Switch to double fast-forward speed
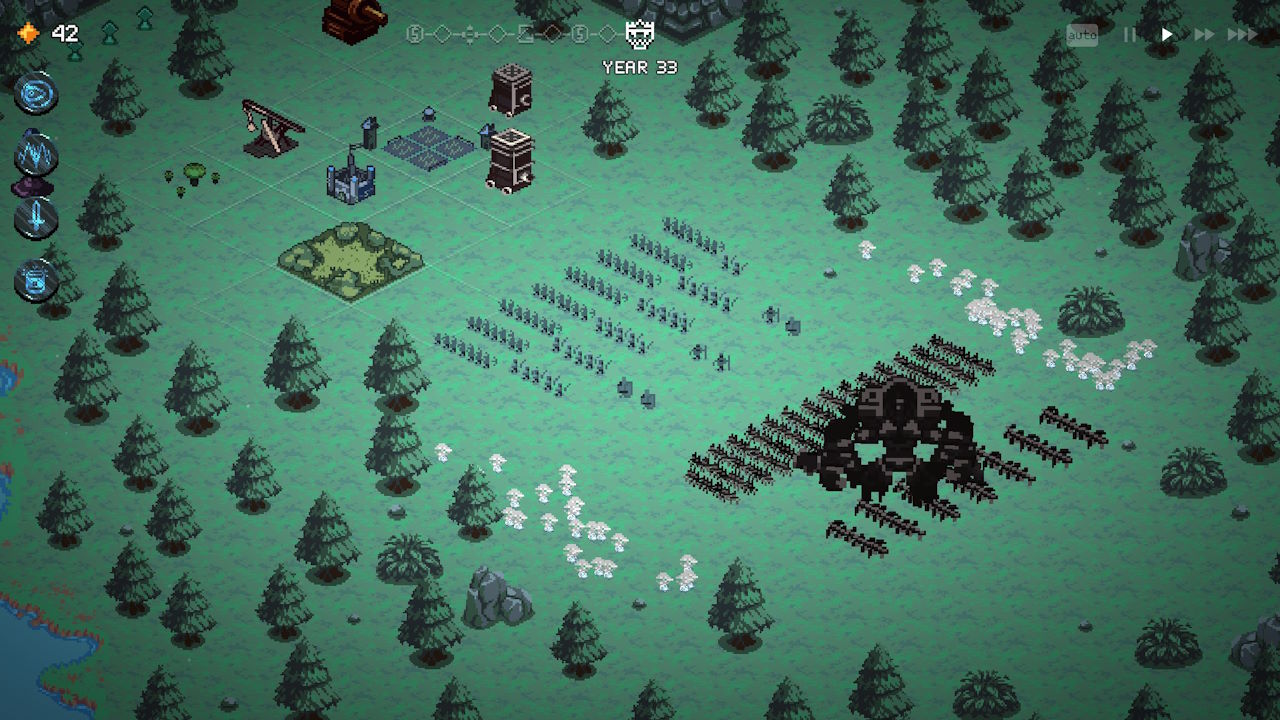The image size is (1280, 720). pyautogui.click(x=1204, y=35)
